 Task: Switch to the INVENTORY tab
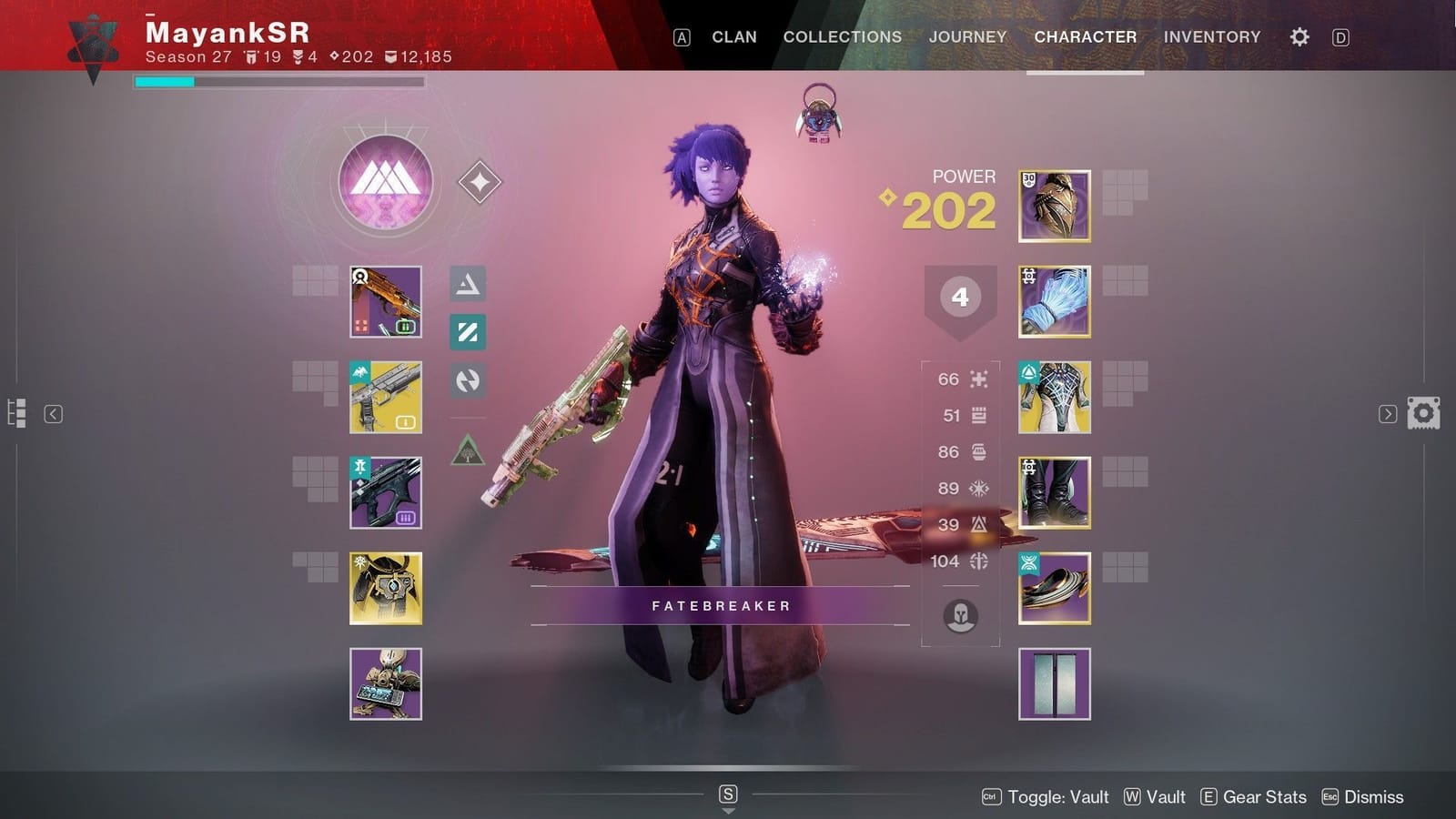(1211, 36)
